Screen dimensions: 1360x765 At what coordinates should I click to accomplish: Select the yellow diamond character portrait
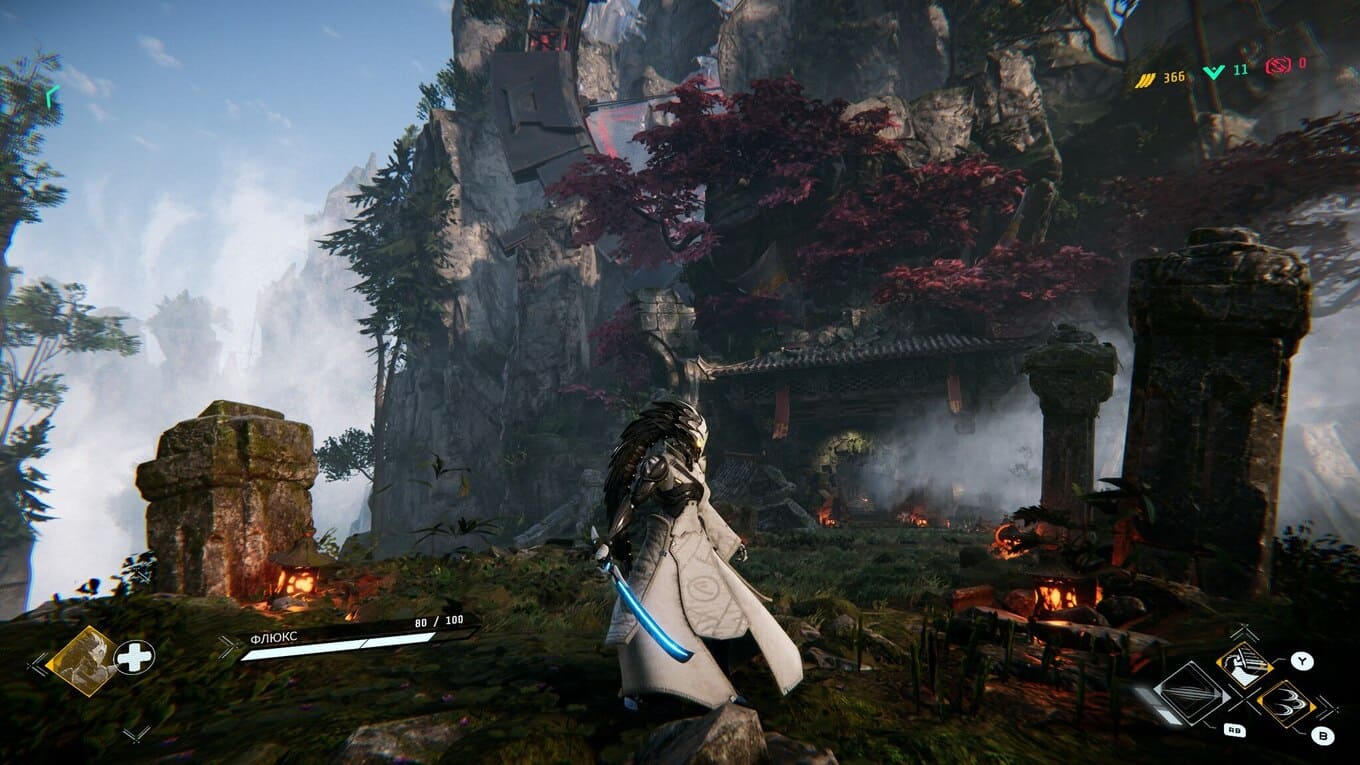point(81,659)
